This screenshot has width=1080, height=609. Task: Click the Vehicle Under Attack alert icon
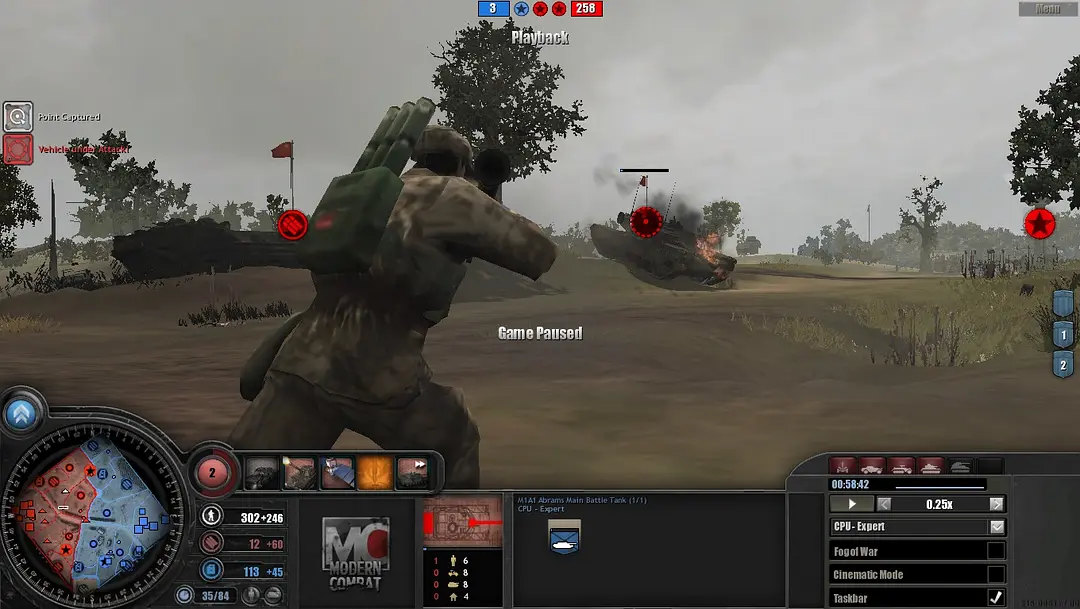(18, 150)
